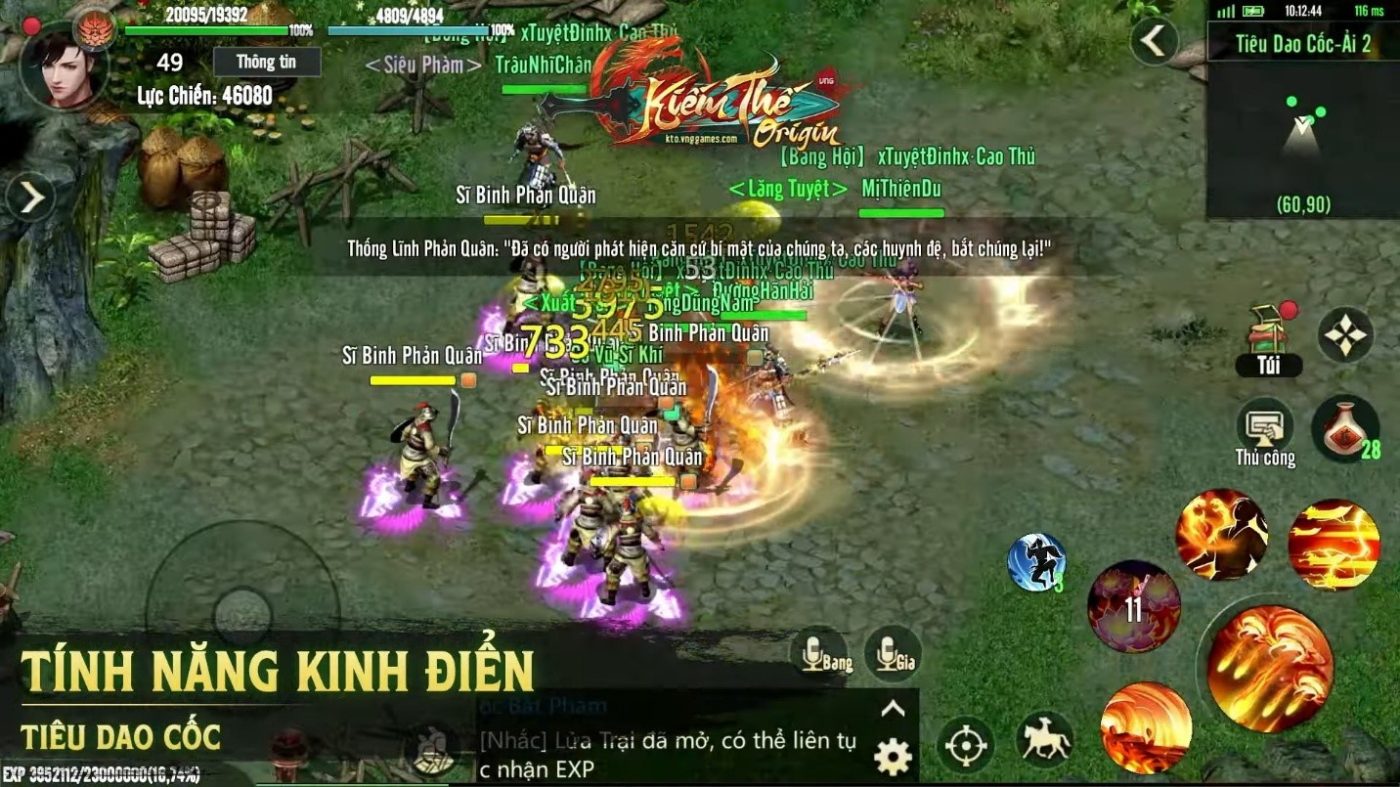This screenshot has width=1400, height=787.
Task: Expand the left side panel arrow
Action: pos(30,197)
